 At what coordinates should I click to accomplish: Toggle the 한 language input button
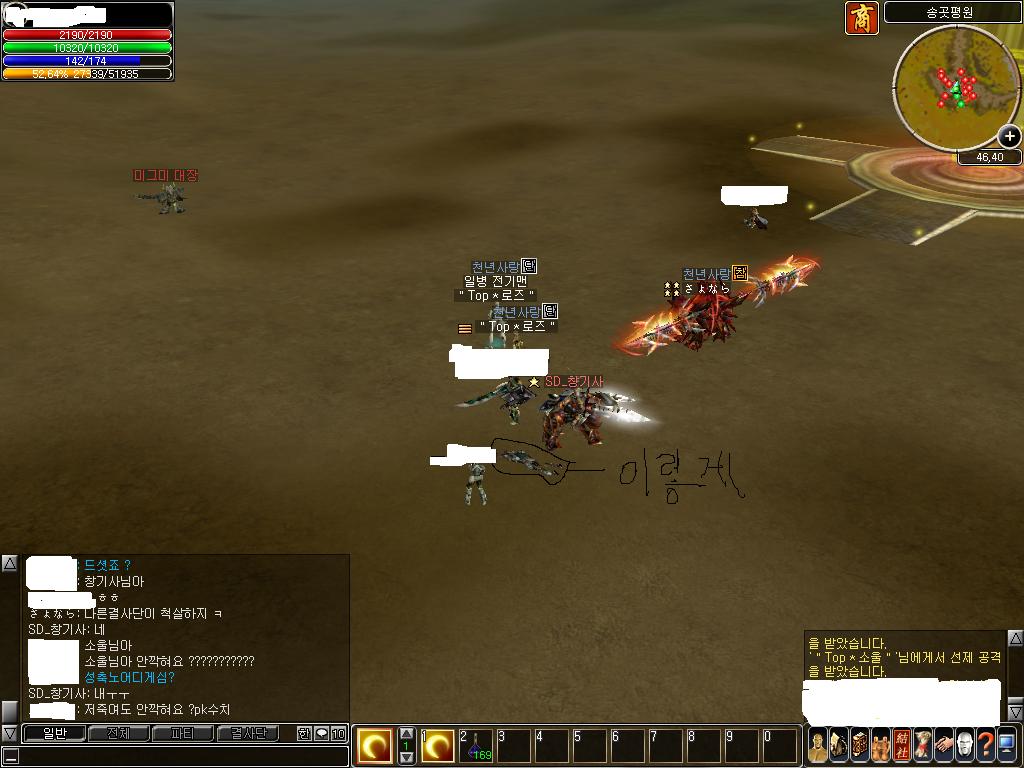pos(304,733)
